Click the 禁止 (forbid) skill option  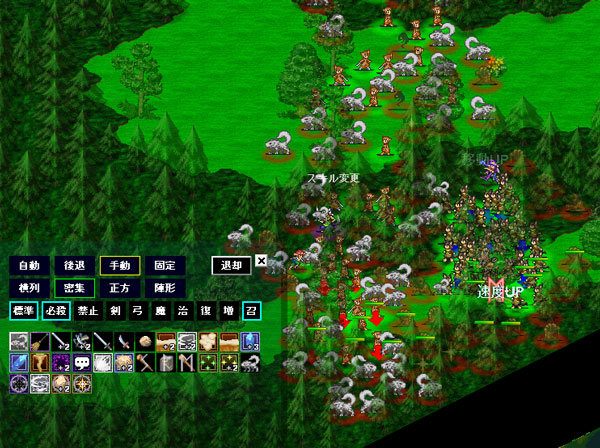click(86, 311)
